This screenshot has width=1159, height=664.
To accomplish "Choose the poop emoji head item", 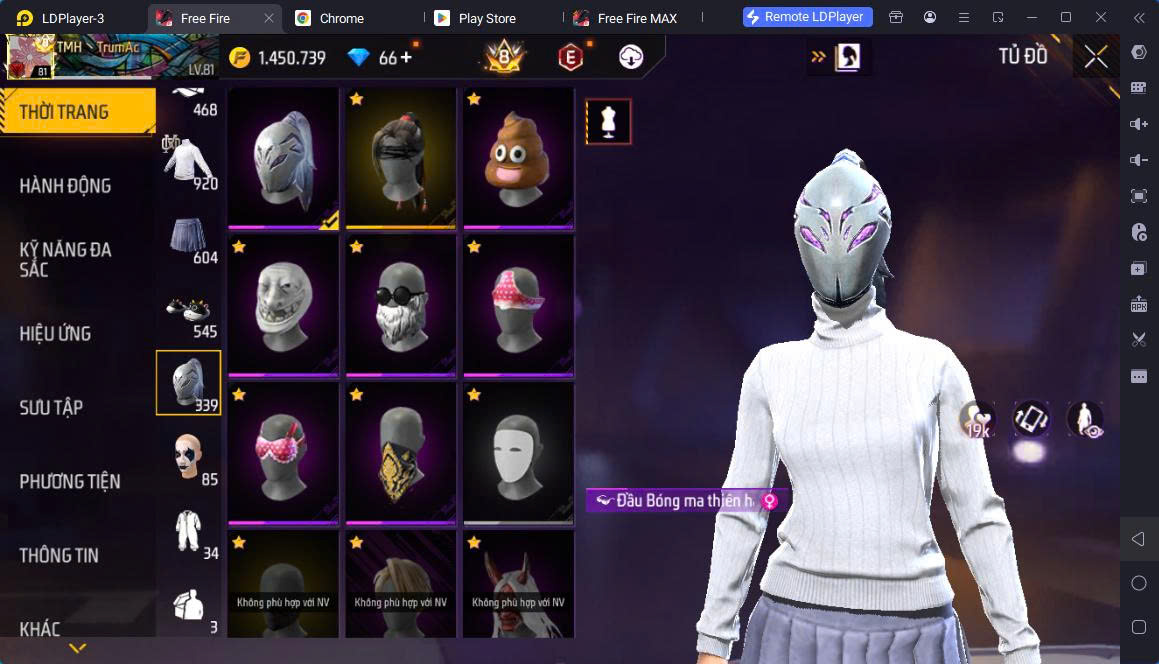I will coord(519,159).
